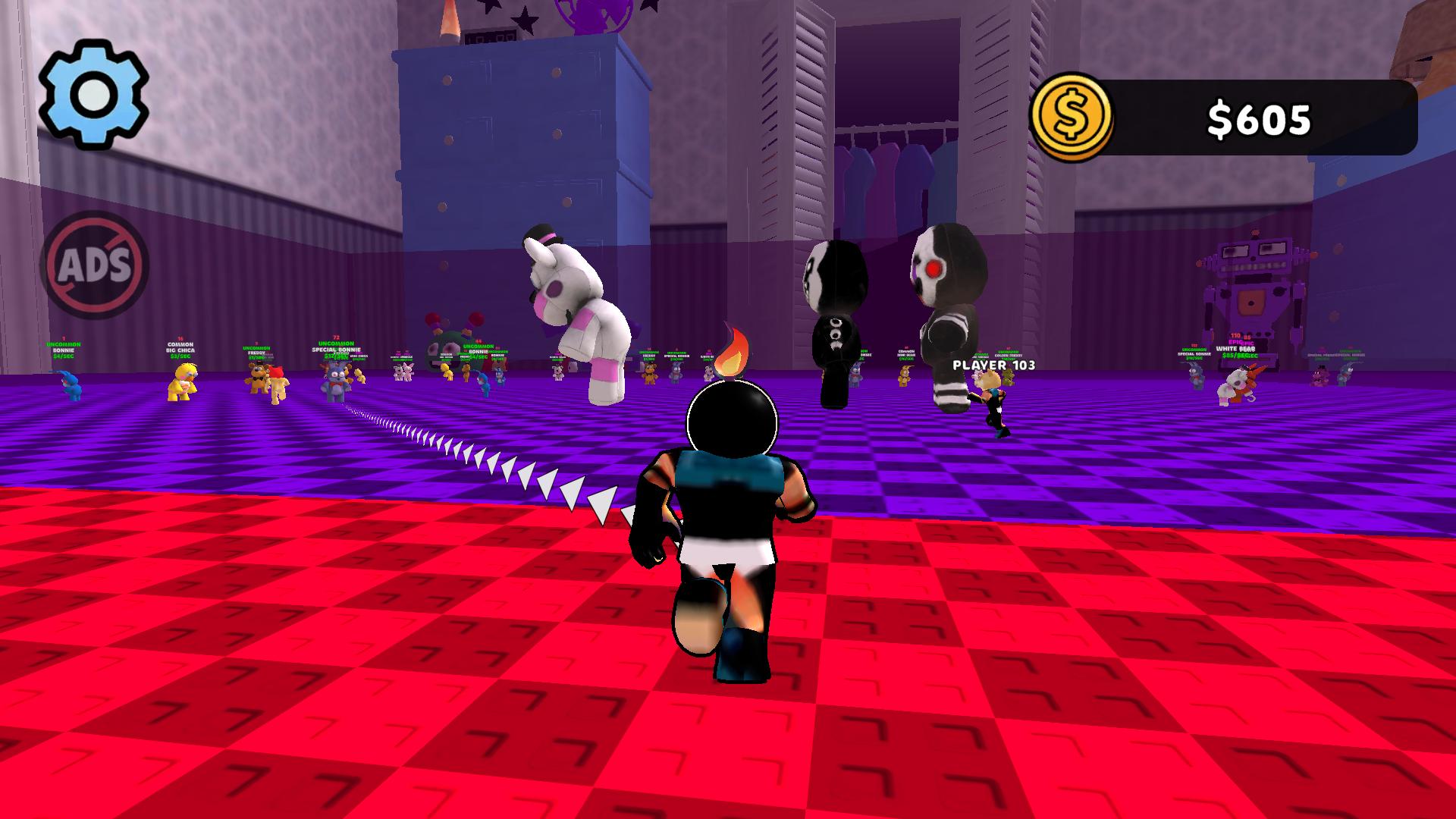
Task: Click the Uncommon Bonnie $4/SEC label
Action: (x=62, y=355)
